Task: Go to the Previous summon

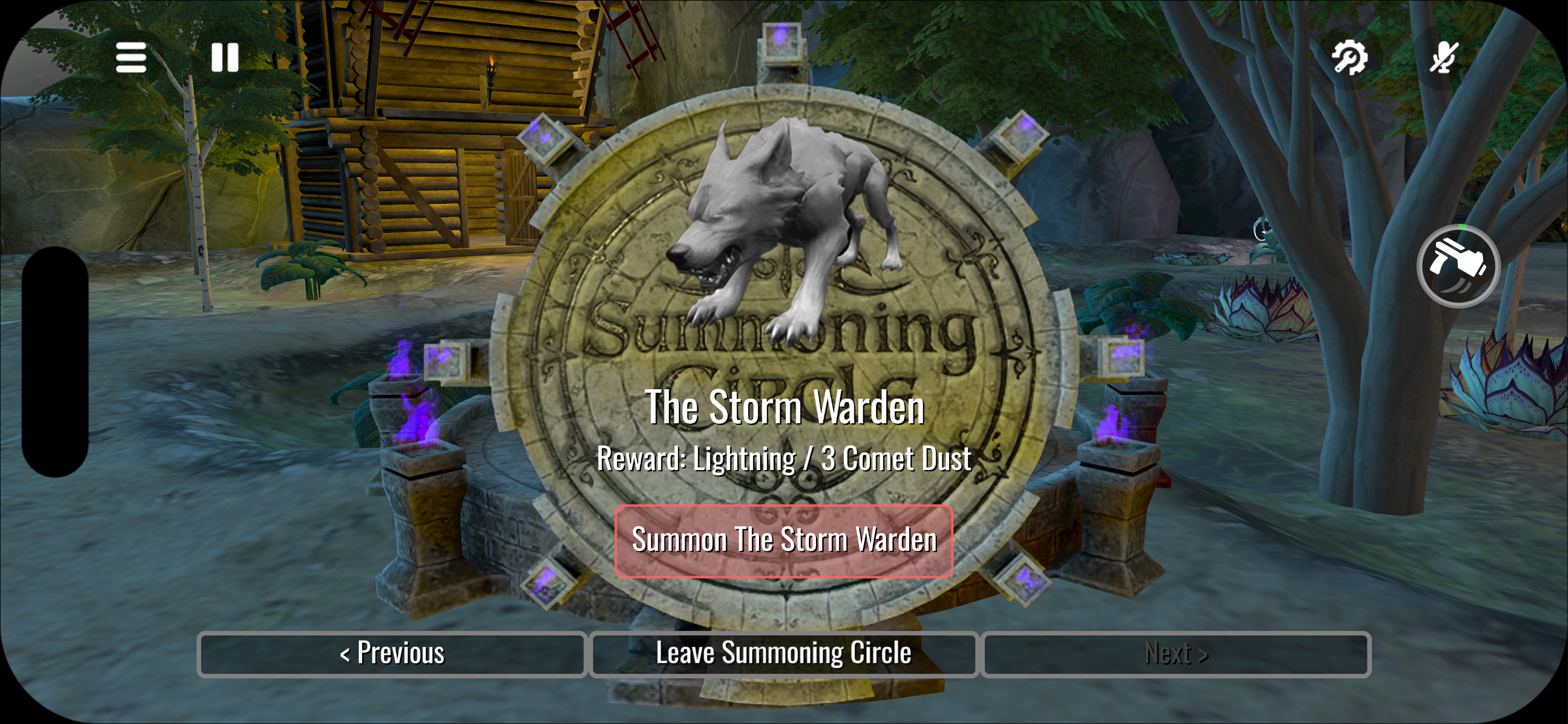Action: pyautogui.click(x=392, y=654)
